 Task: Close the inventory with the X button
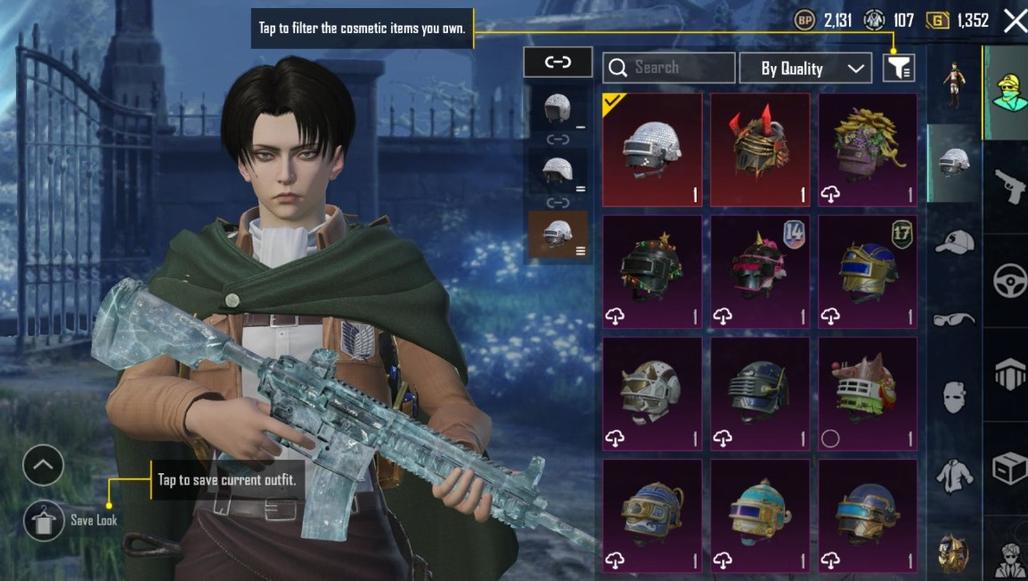pyautogui.click(x=1014, y=21)
